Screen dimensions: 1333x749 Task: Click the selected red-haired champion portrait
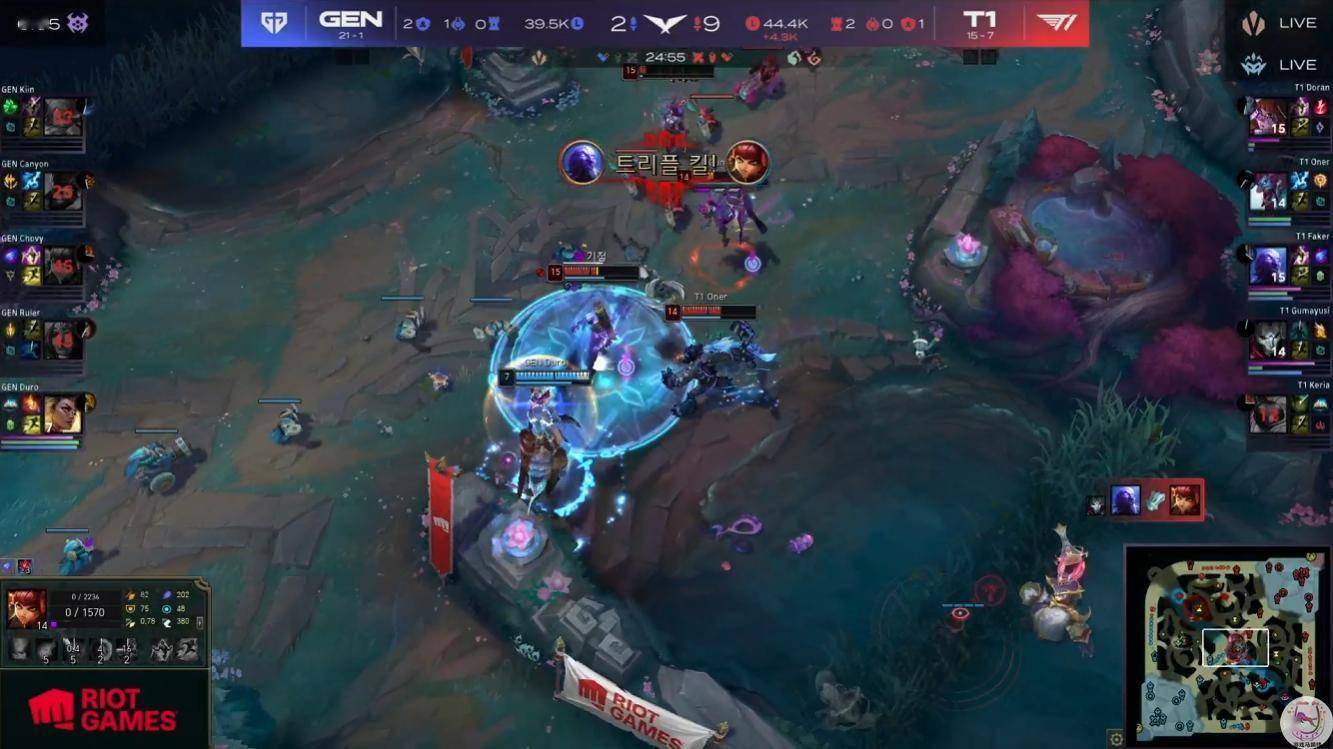26,607
